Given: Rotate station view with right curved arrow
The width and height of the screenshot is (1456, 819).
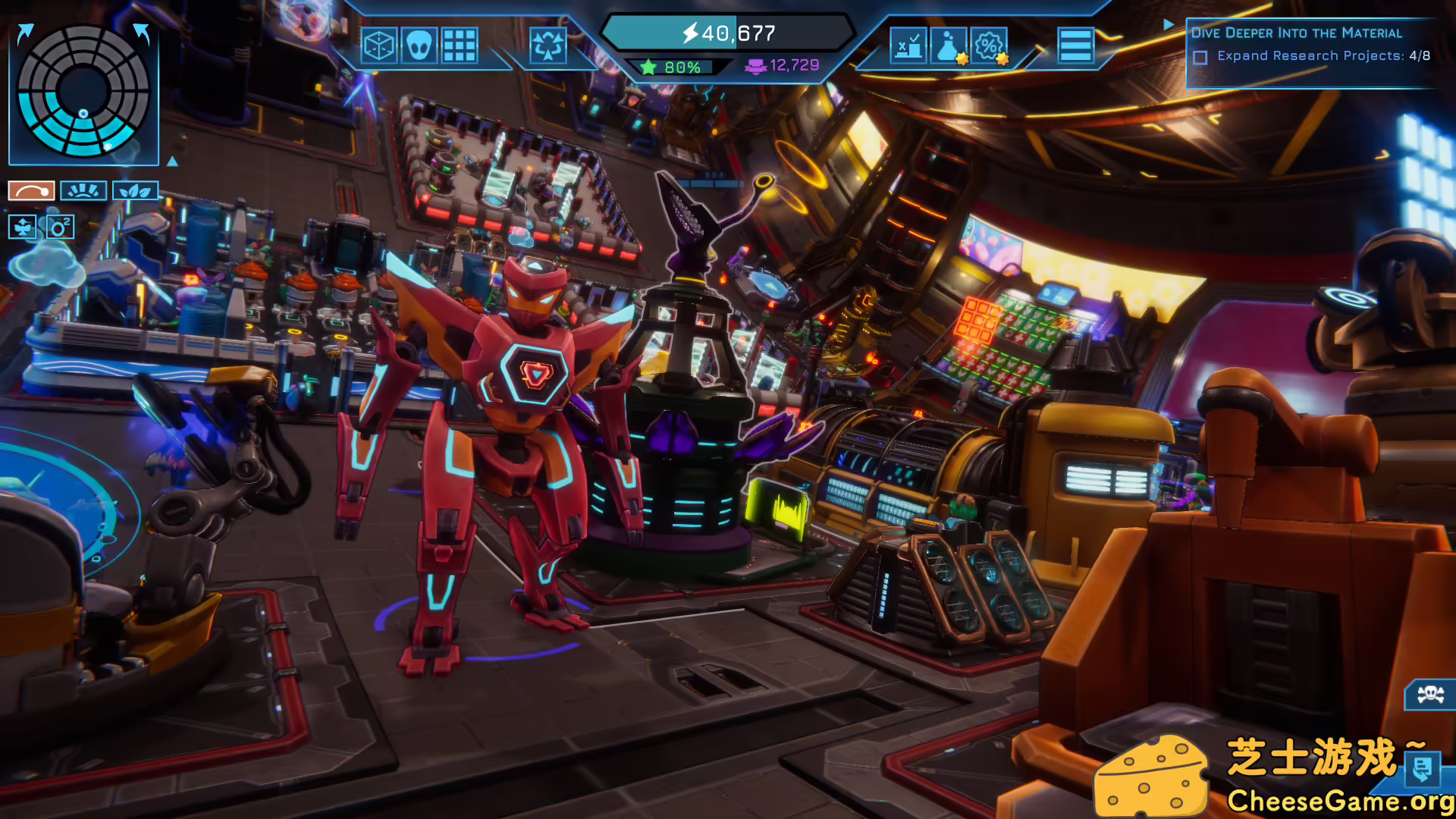Looking at the screenshot, I should [x=142, y=33].
